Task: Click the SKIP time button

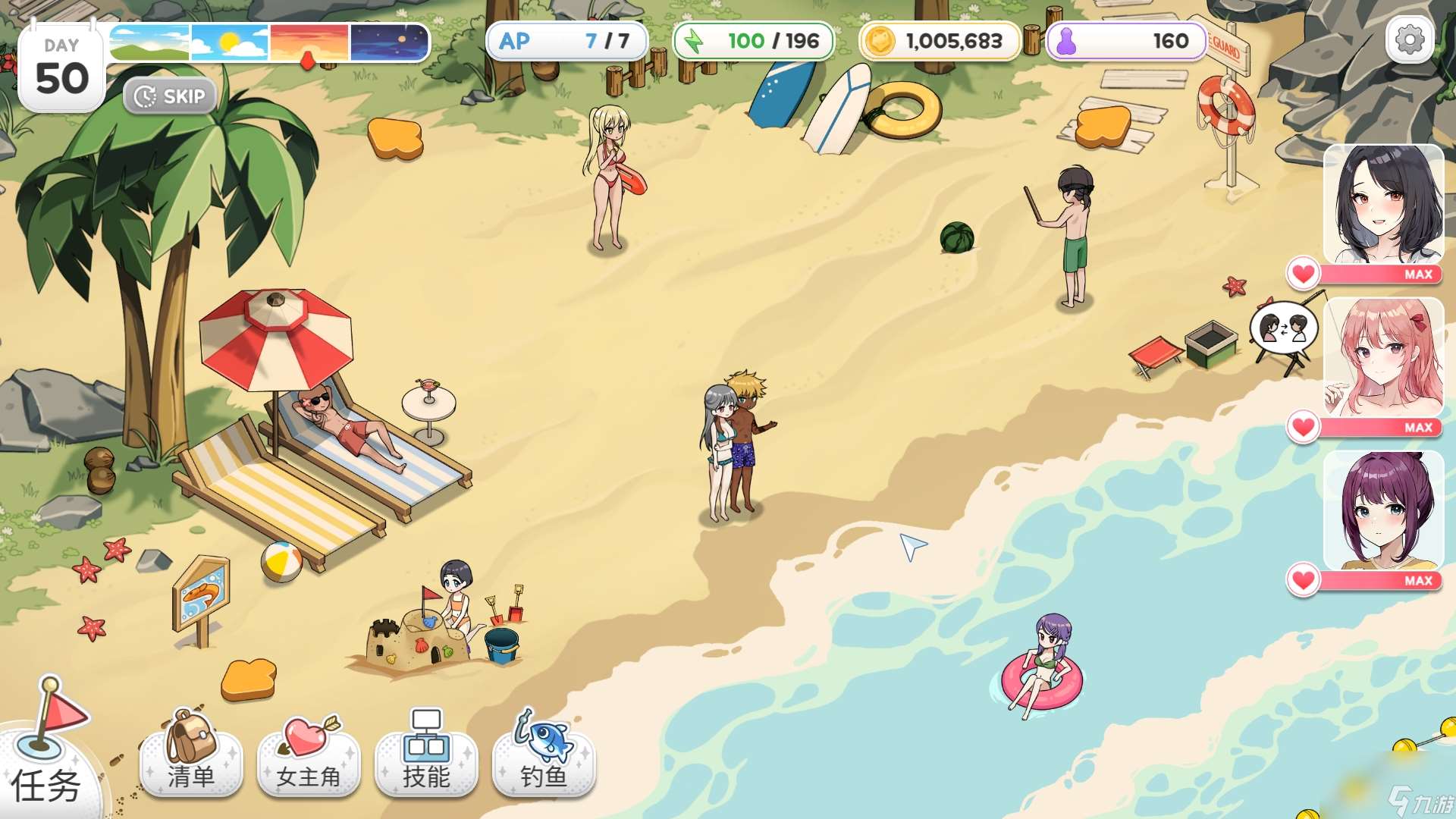Action: (x=170, y=96)
